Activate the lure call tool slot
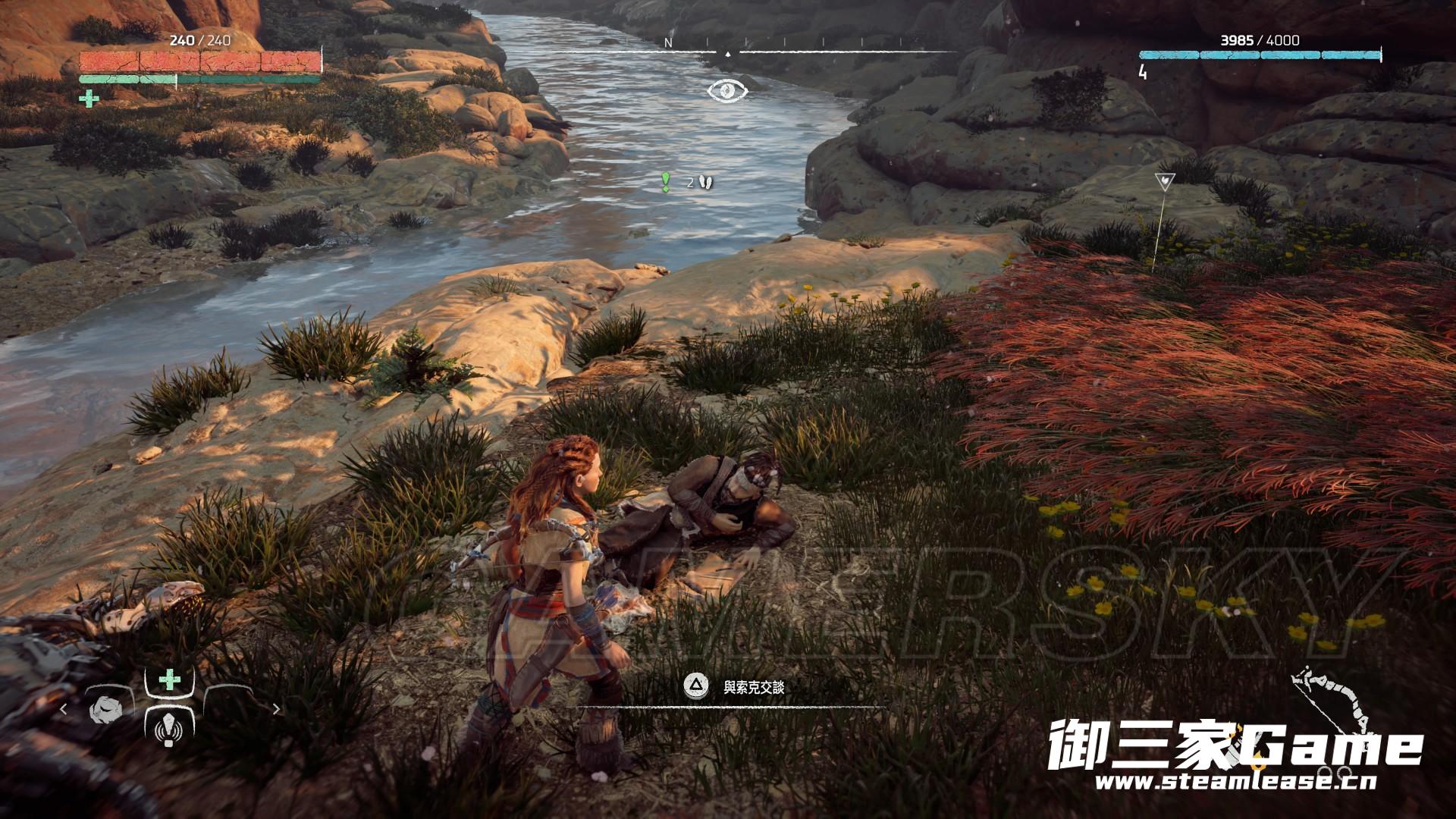Image resolution: width=1456 pixels, height=819 pixels. 168,732
